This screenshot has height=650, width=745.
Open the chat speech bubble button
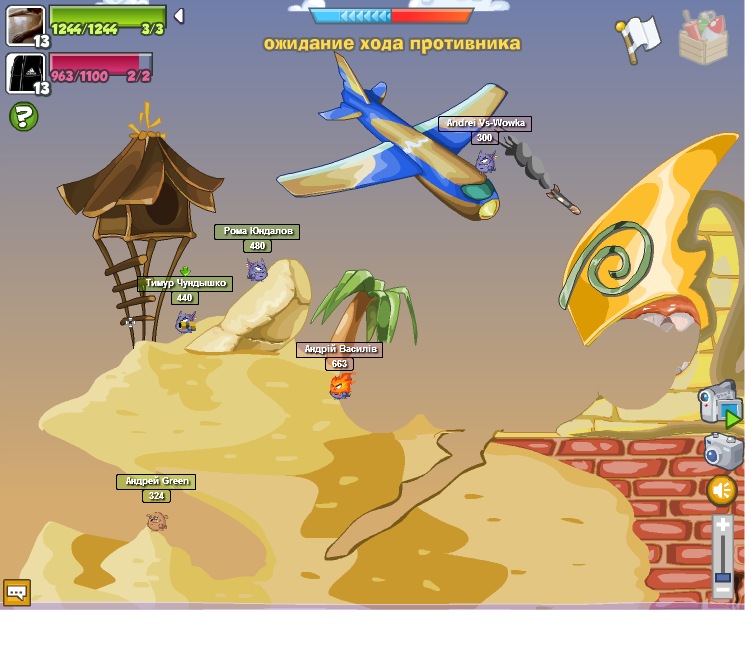click(x=17, y=592)
